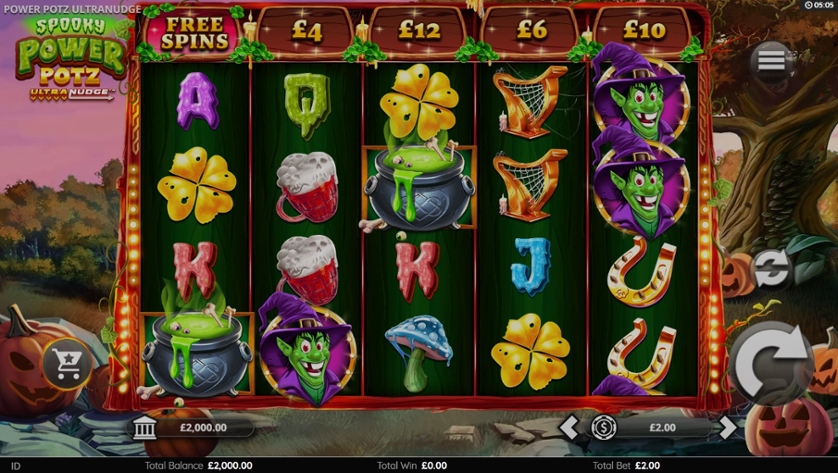Image resolution: width=838 pixels, height=473 pixels.
Task: Activate the autoplay circular arrows button
Action: click(x=772, y=268)
